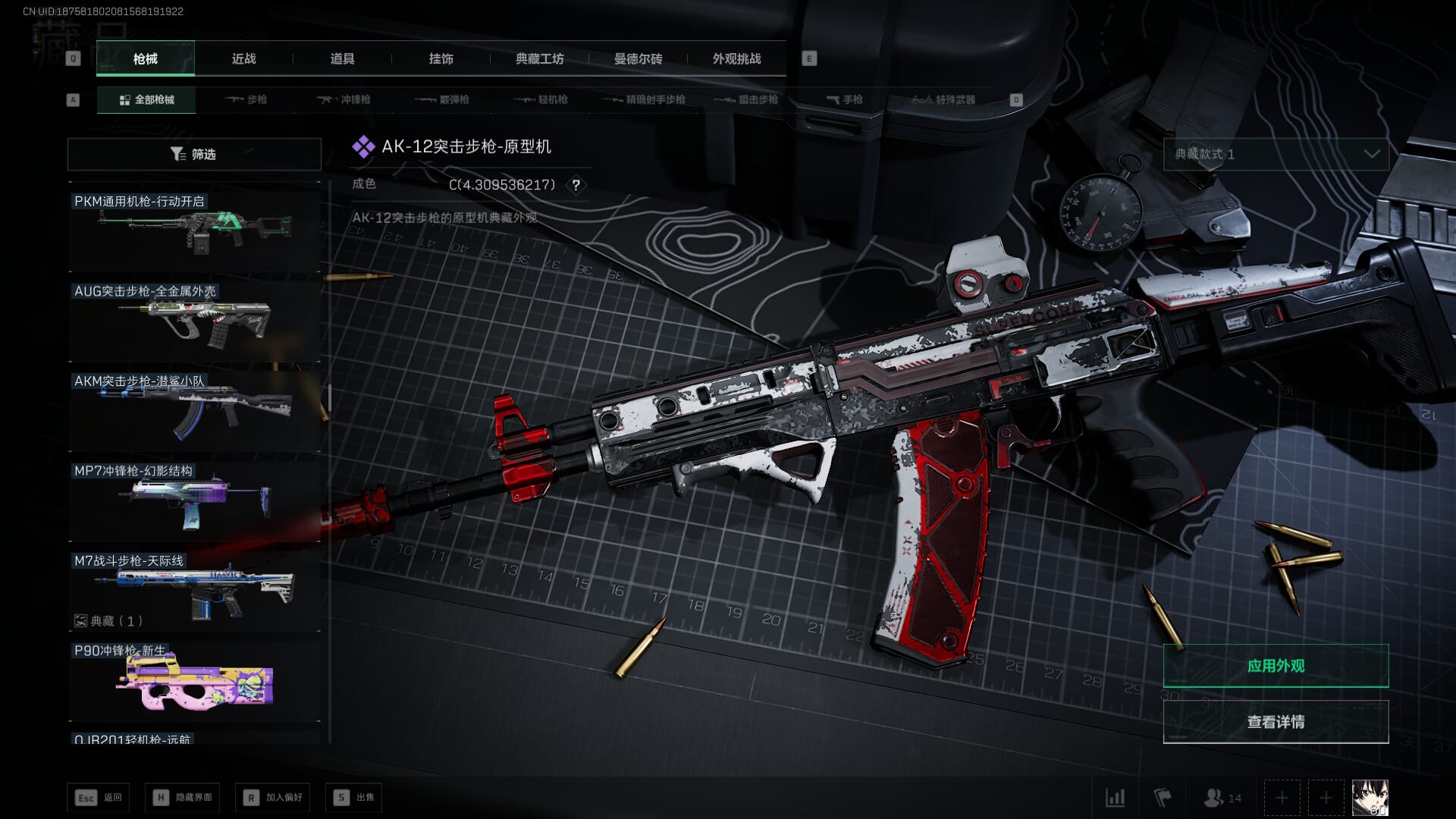Switch to the 近战 melee tab
Screen dimensions: 1456x819
[x=243, y=58]
